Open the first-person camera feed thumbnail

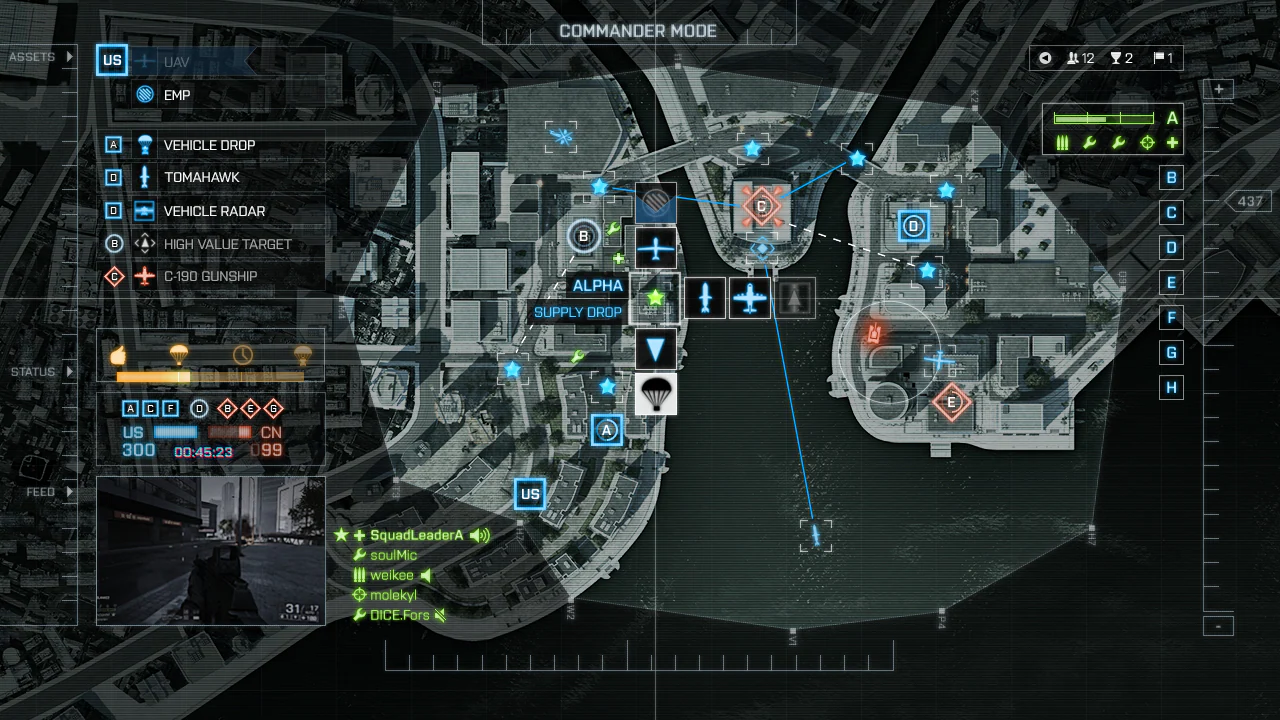[x=211, y=550]
